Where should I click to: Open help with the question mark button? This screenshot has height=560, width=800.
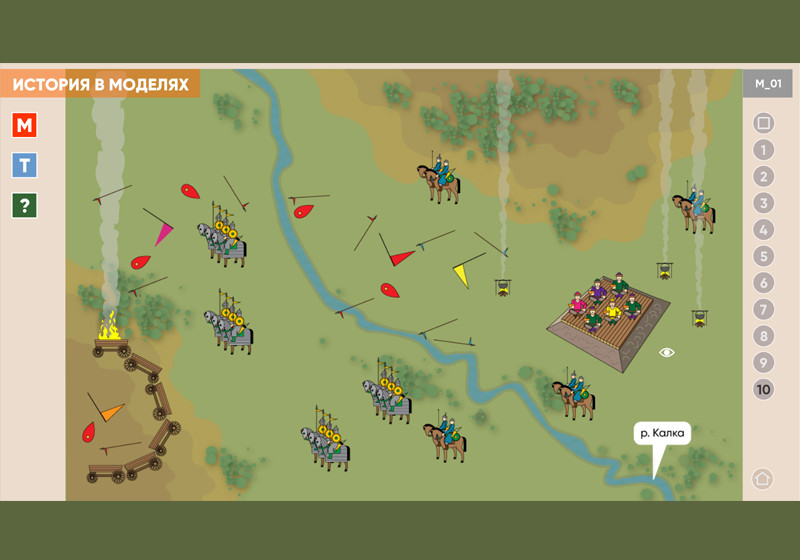(x=25, y=205)
